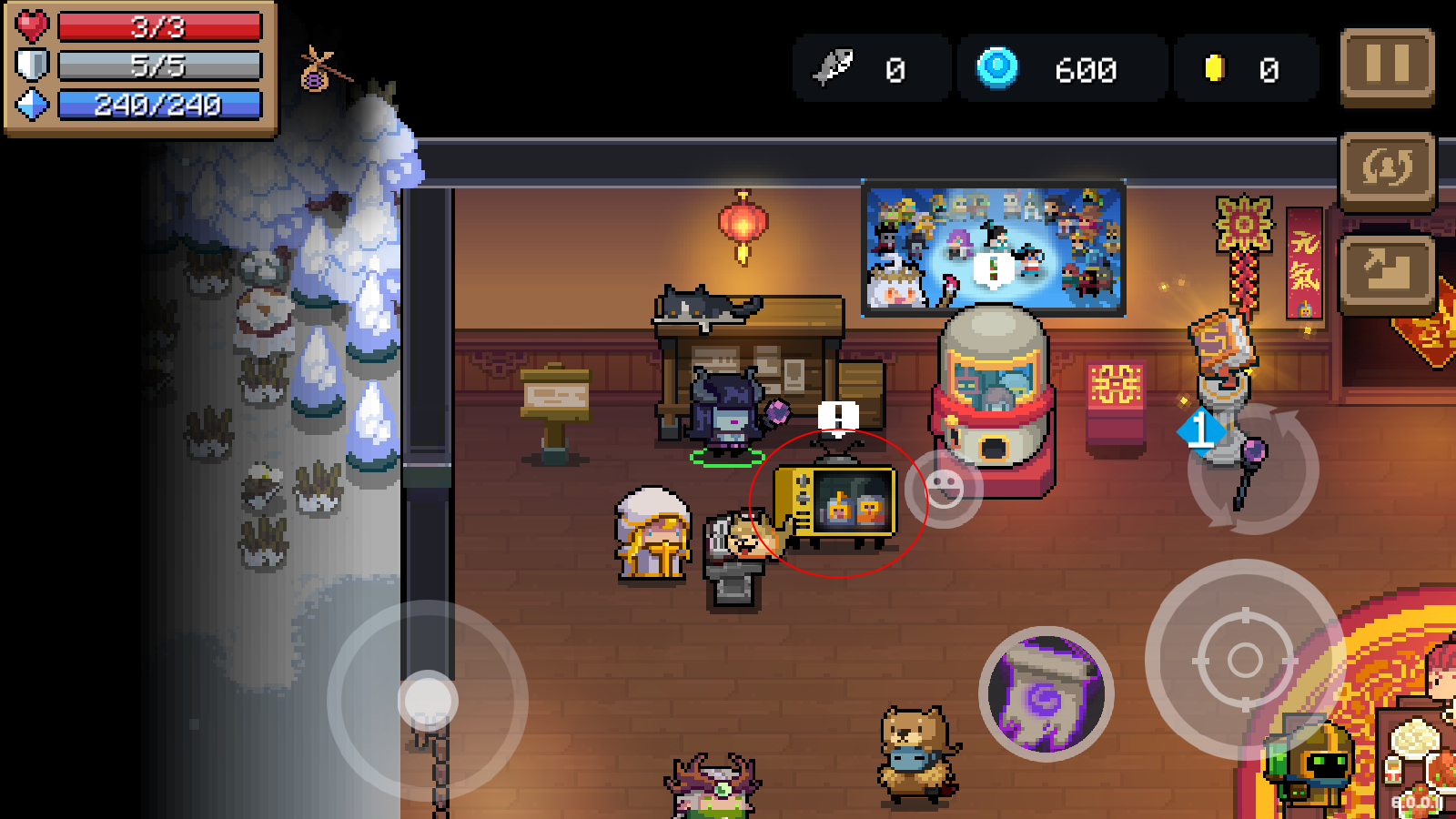This screenshot has width=1456, height=819.
Task: Pause the game
Action: coord(1387,66)
